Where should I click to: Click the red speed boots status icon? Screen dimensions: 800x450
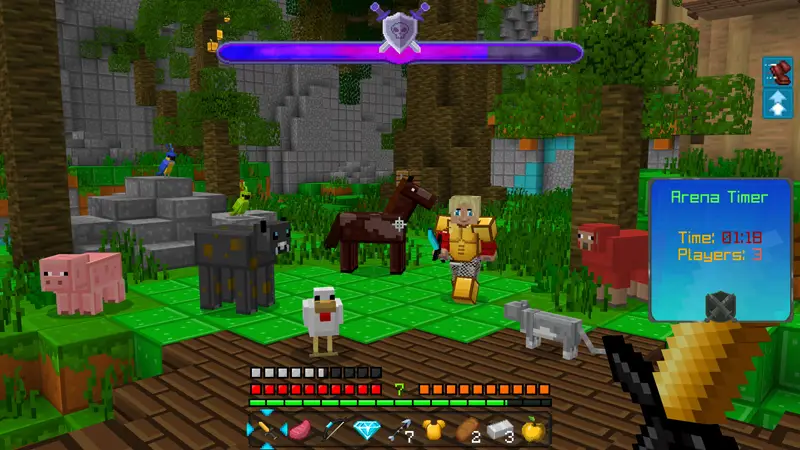(x=777, y=72)
